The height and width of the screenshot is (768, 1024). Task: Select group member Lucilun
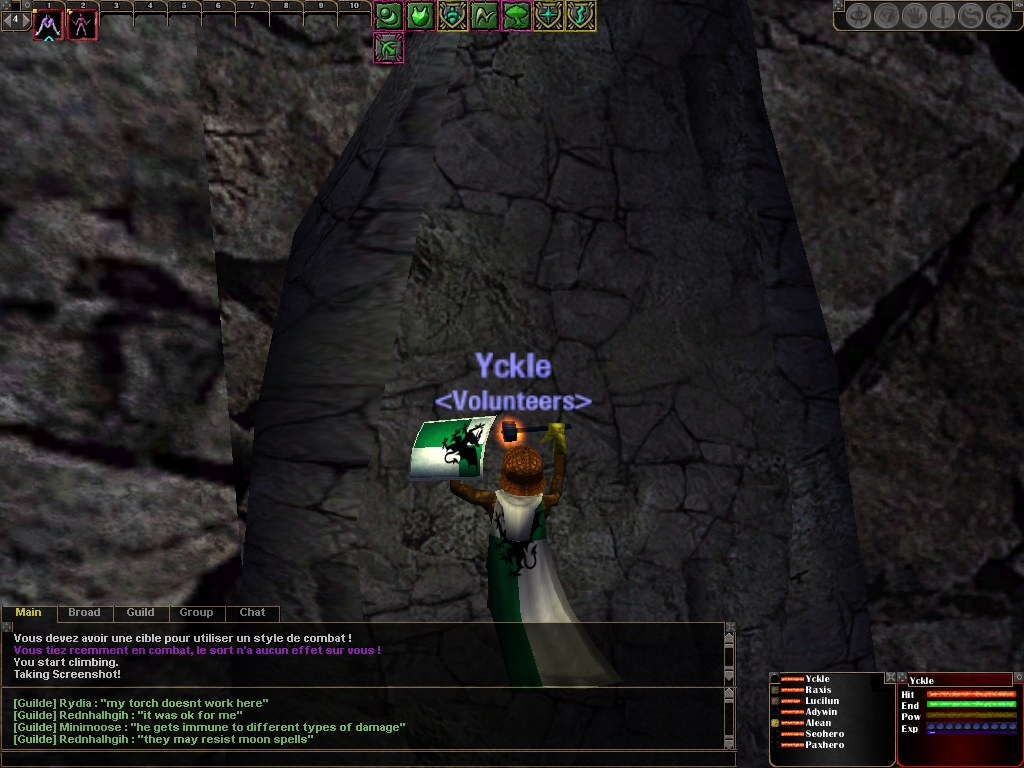pos(822,701)
